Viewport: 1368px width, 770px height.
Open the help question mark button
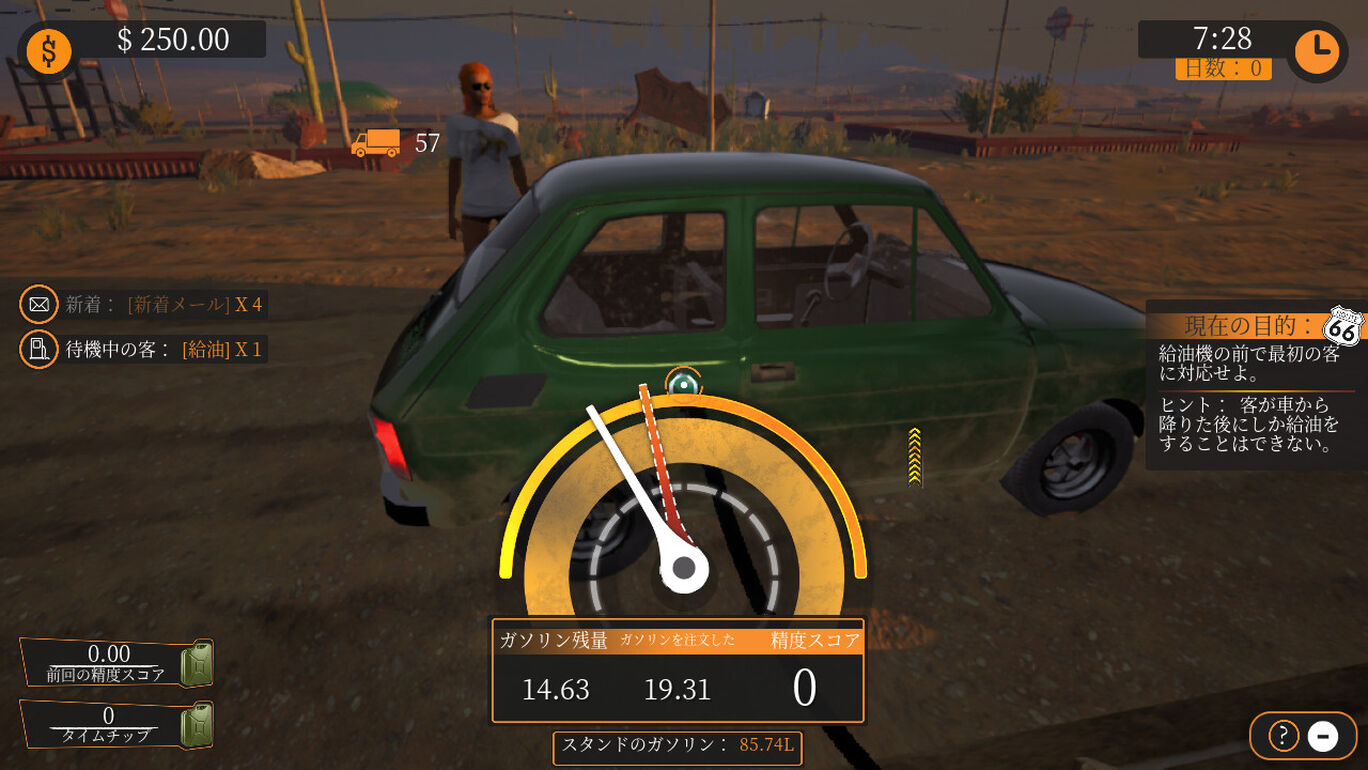[1283, 736]
